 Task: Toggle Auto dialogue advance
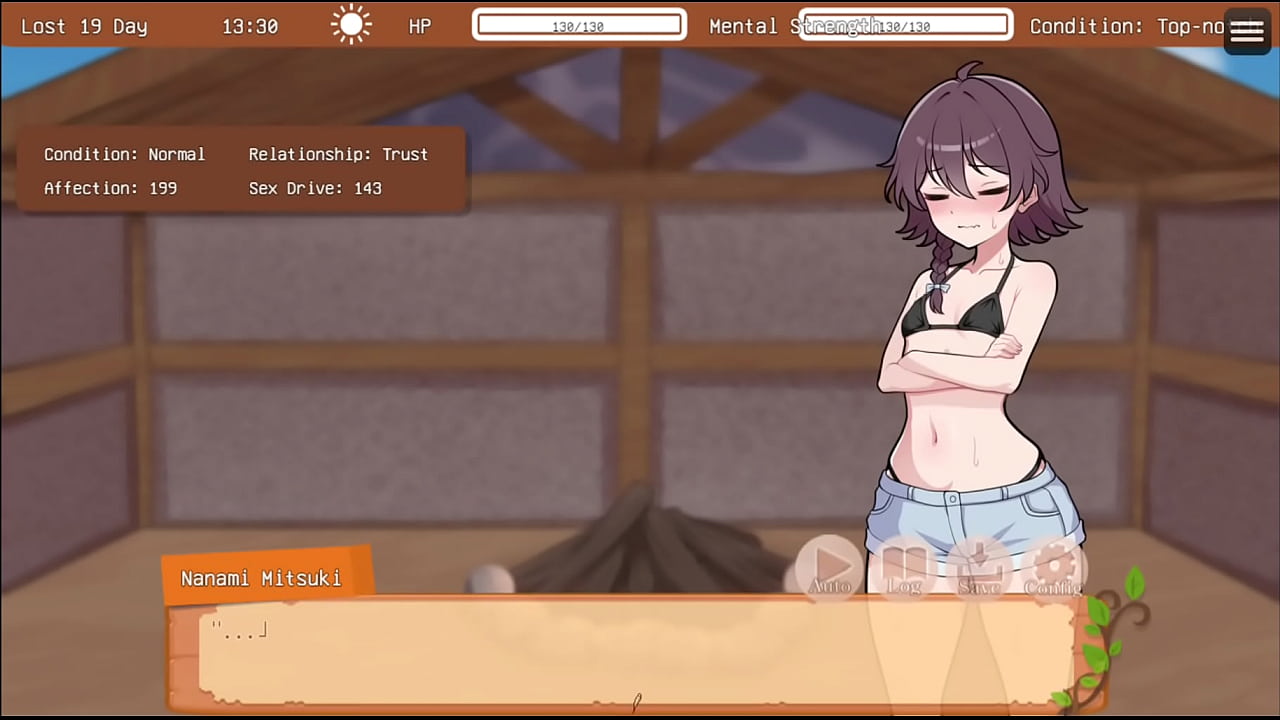(829, 567)
